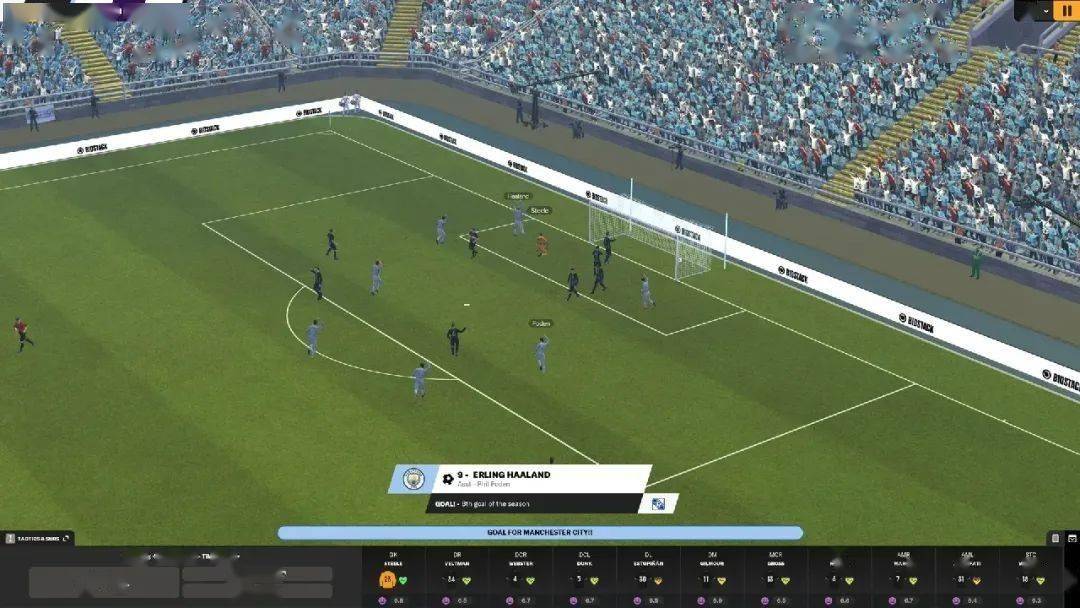This screenshot has width=1080, height=608.
Task: Click the Manchester City badge on the goal banner
Action: 413,479
